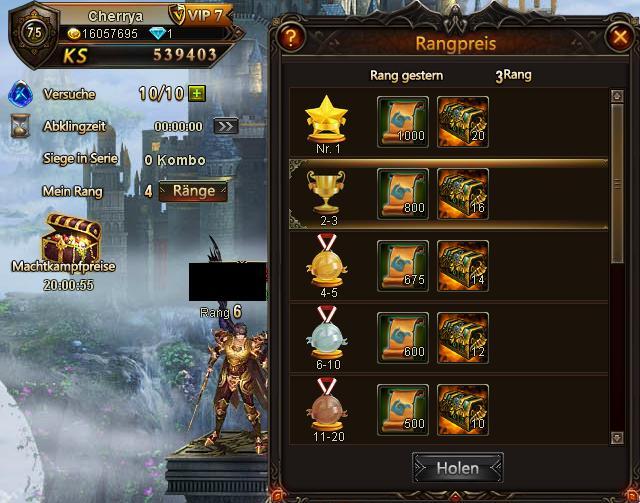Claim rewards with the Holen button

tap(457, 467)
